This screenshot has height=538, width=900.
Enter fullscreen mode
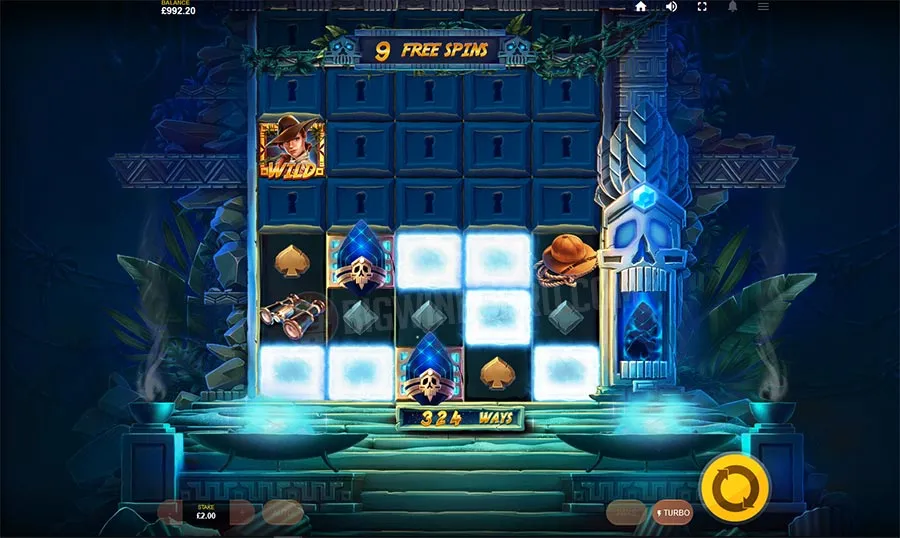click(702, 7)
